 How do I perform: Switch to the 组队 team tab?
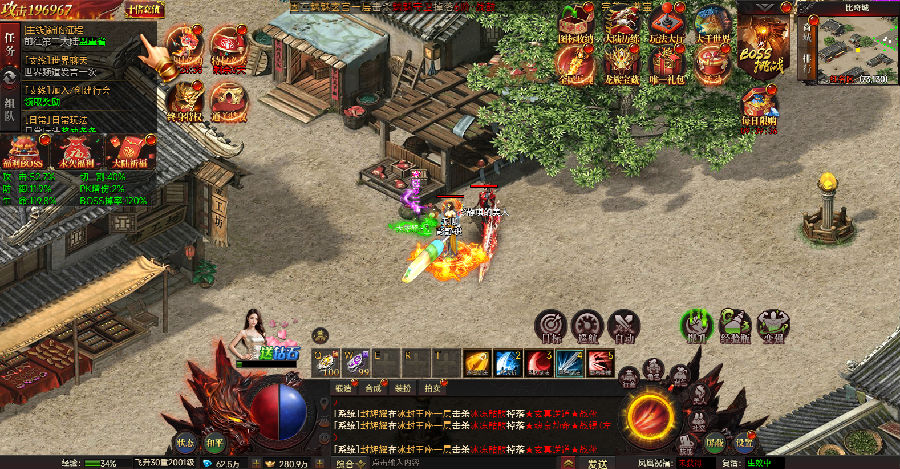pyautogui.click(x=9, y=108)
